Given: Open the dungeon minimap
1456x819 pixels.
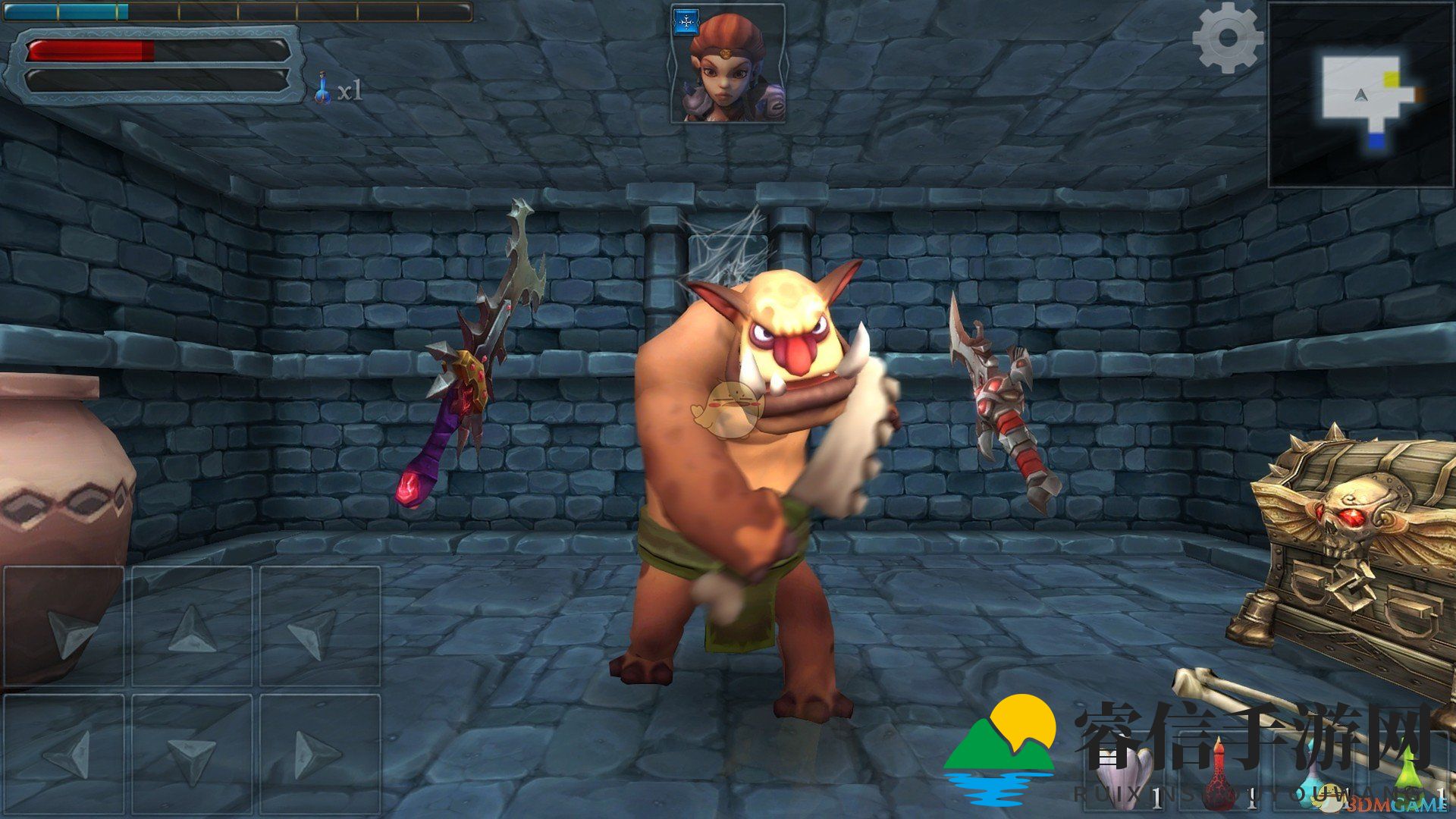Looking at the screenshot, I should 1360,96.
